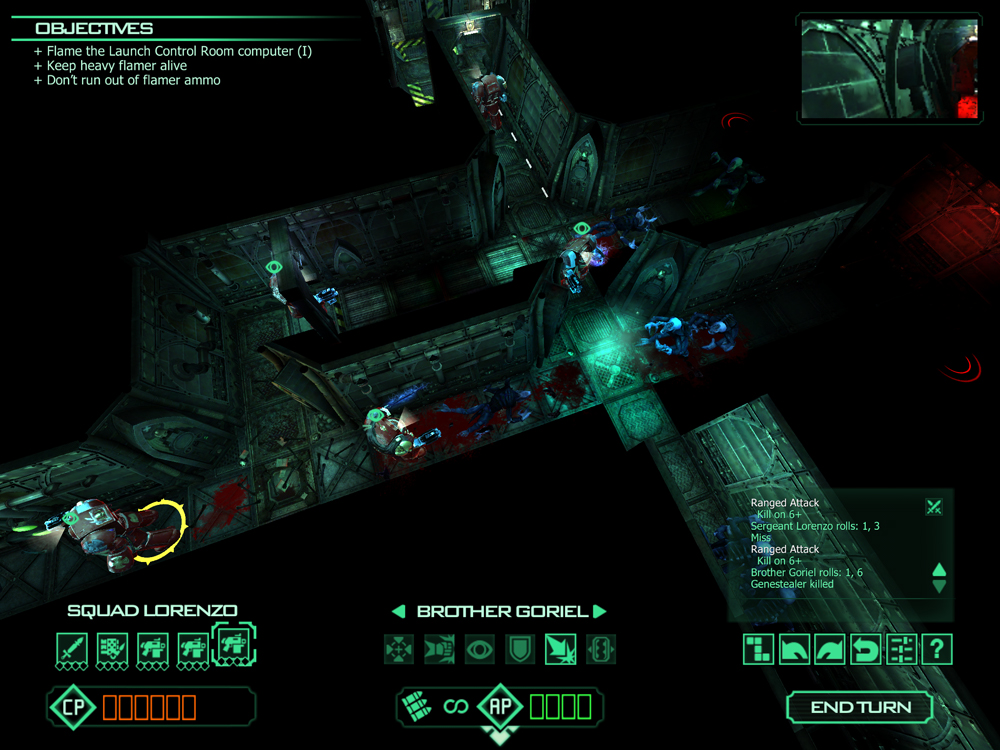1000x750 pixels.
Task: End the current turn
Action: coord(860,707)
